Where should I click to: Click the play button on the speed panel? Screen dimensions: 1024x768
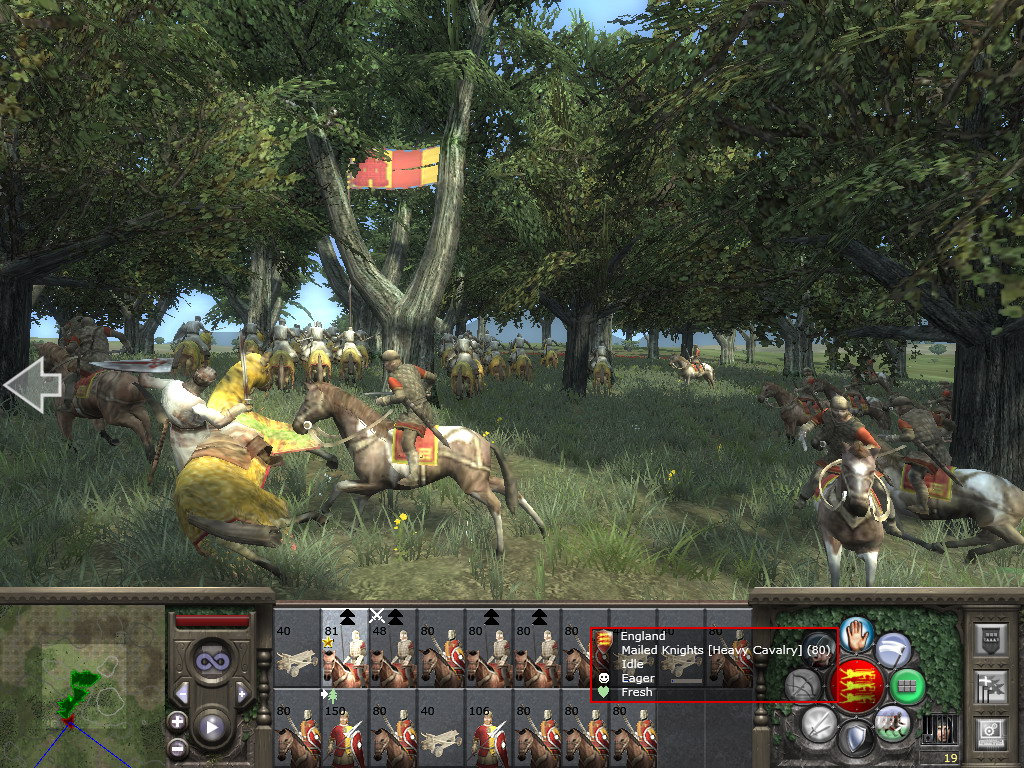pos(210,727)
